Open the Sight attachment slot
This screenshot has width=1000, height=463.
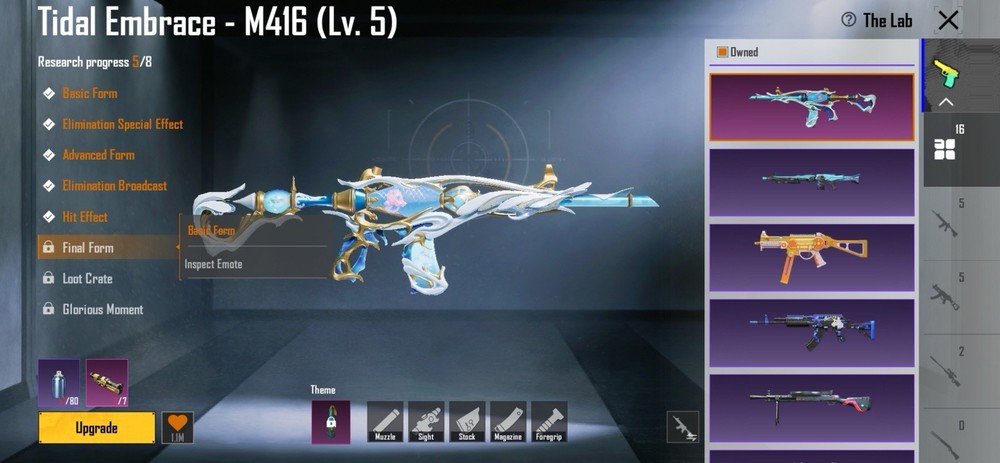pyautogui.click(x=427, y=421)
